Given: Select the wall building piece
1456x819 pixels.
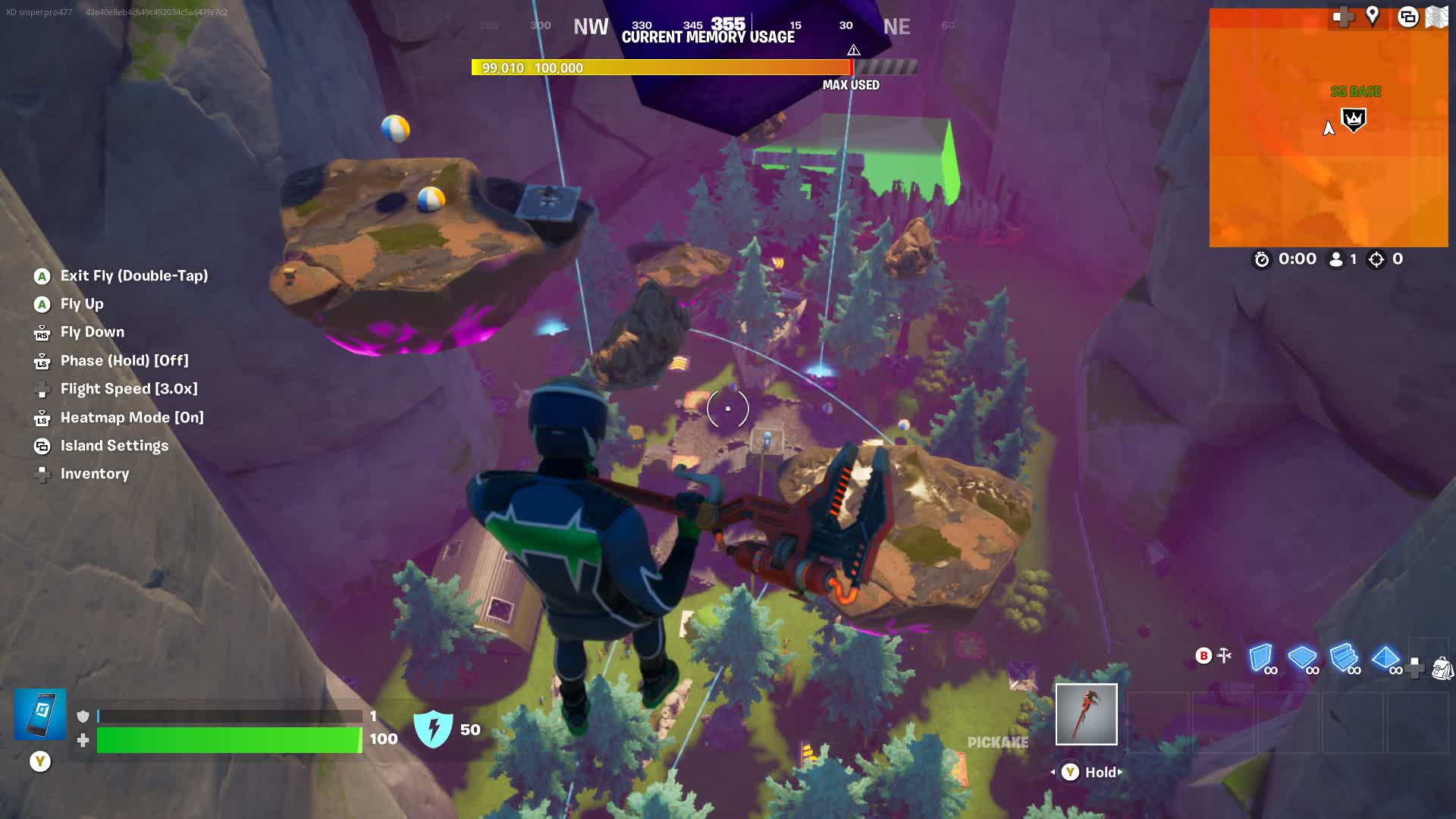Looking at the screenshot, I should click(x=1260, y=657).
